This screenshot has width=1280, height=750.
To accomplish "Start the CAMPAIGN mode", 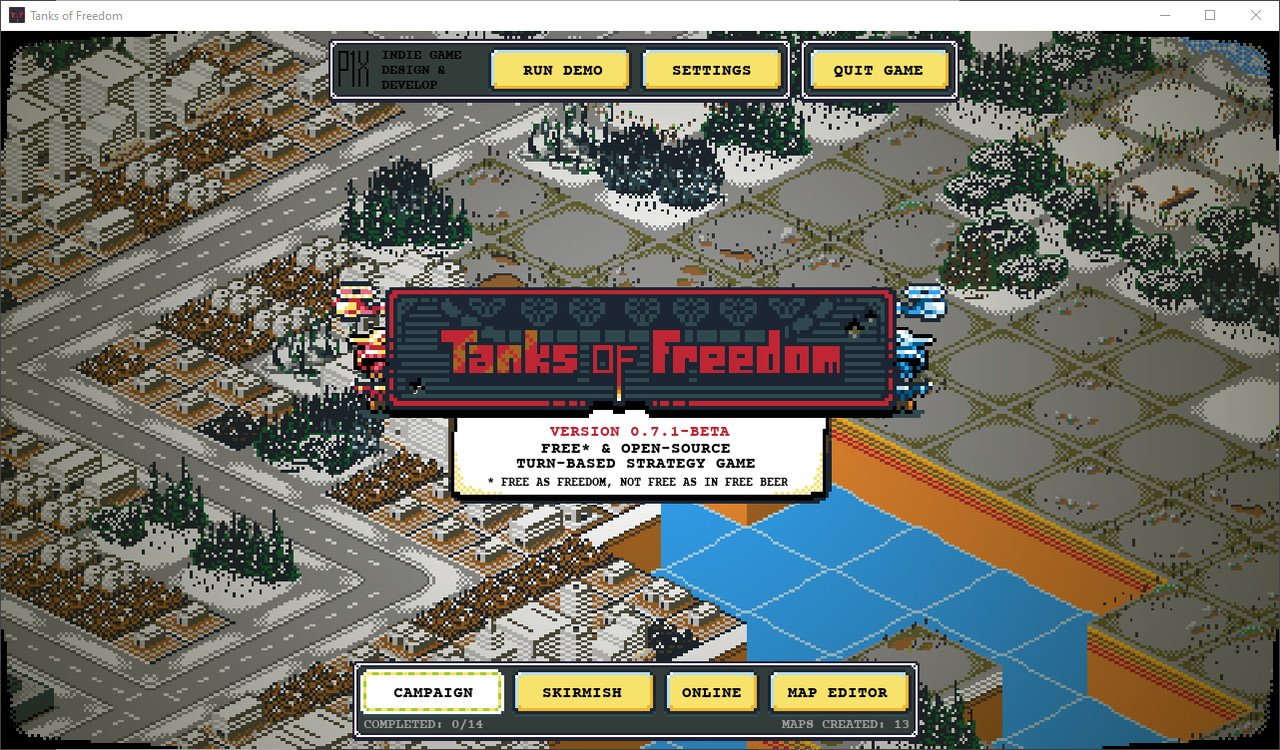I will [x=432, y=692].
